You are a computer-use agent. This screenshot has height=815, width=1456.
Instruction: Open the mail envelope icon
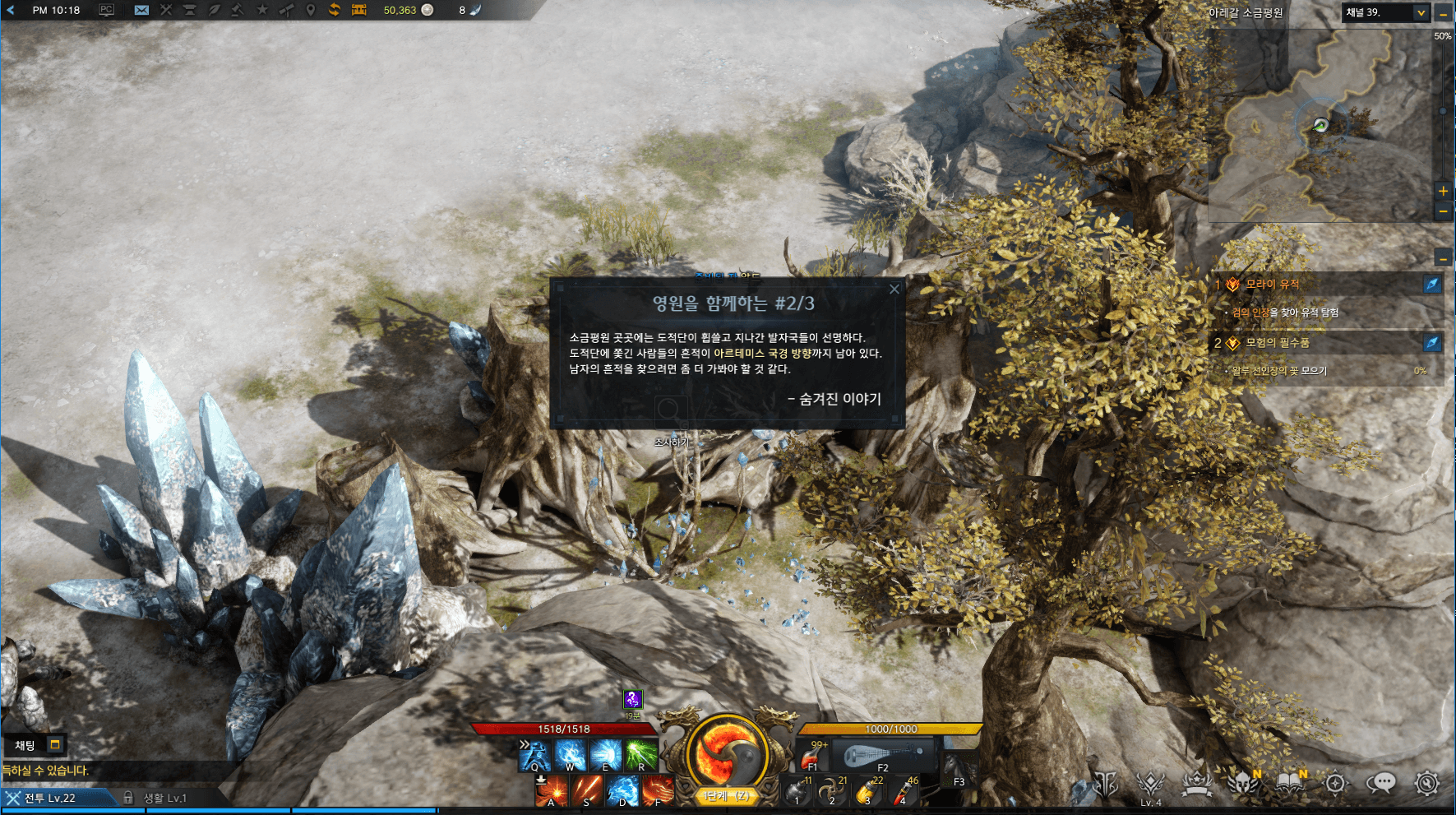(141, 10)
